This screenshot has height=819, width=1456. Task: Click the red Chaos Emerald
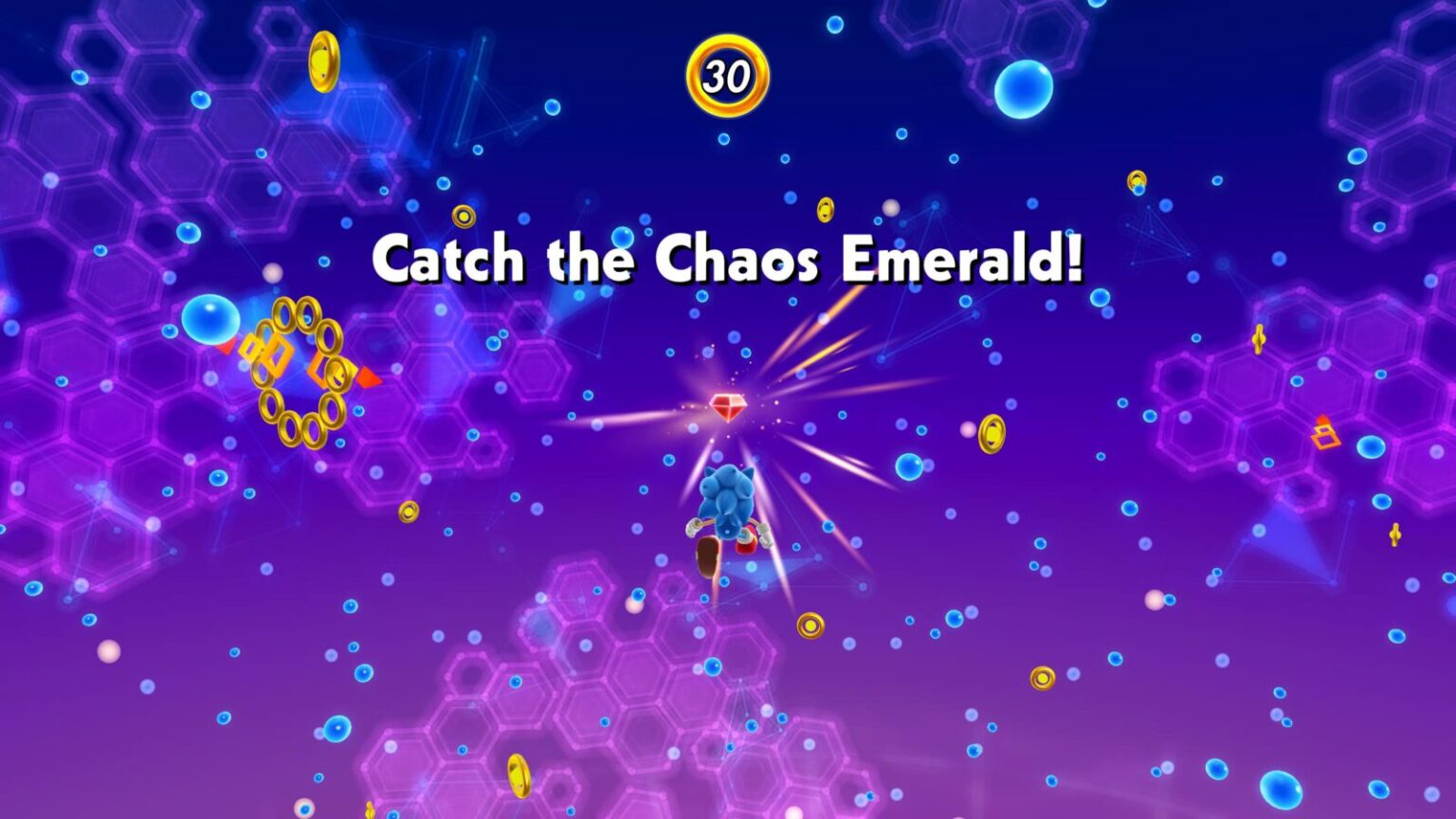[x=730, y=406]
